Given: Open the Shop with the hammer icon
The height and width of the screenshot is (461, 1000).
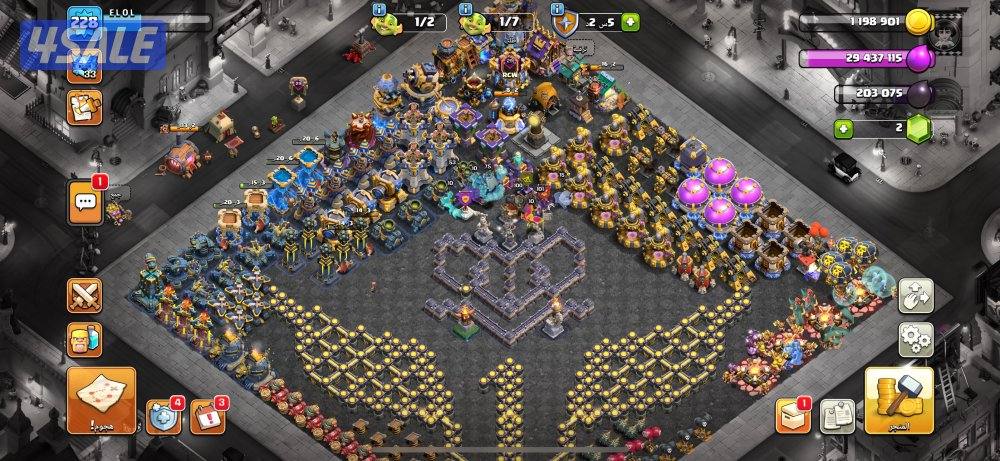Looking at the screenshot, I should pos(898,400).
